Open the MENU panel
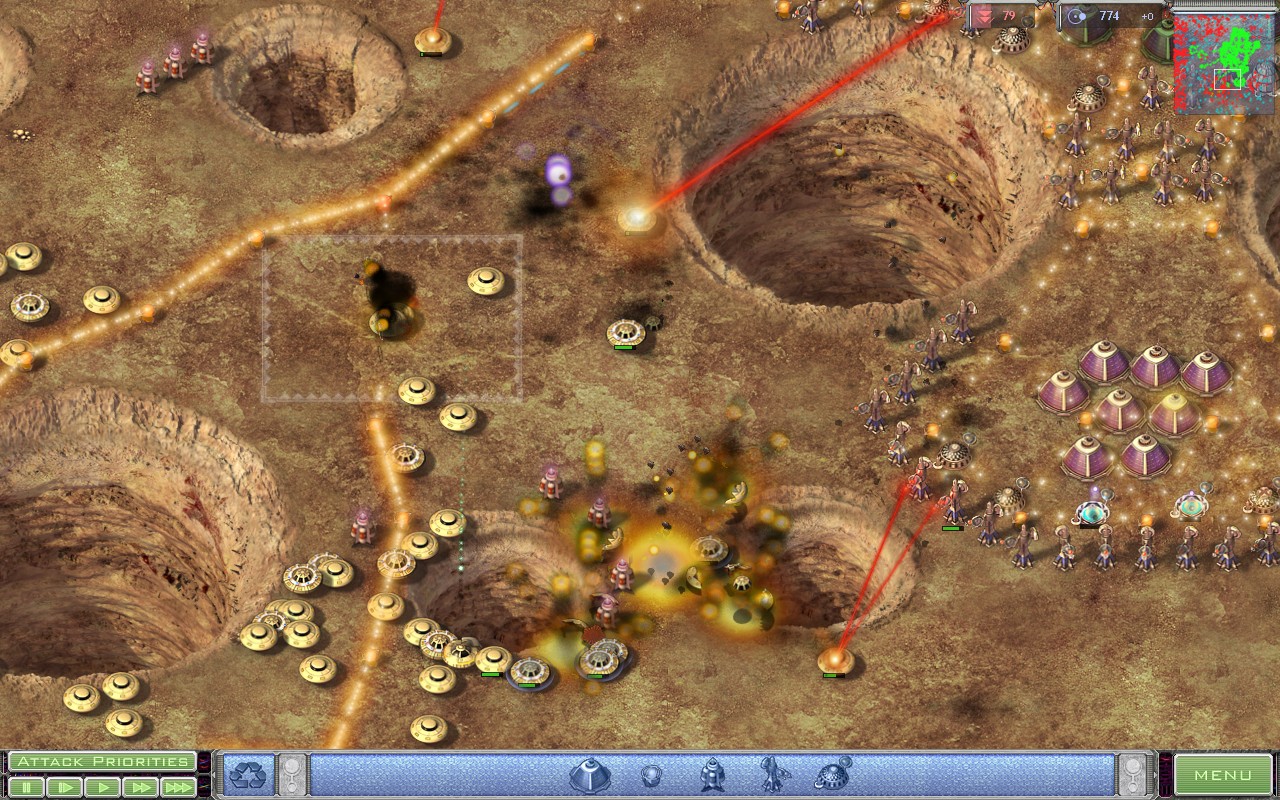This screenshot has width=1280, height=800. point(1223,773)
